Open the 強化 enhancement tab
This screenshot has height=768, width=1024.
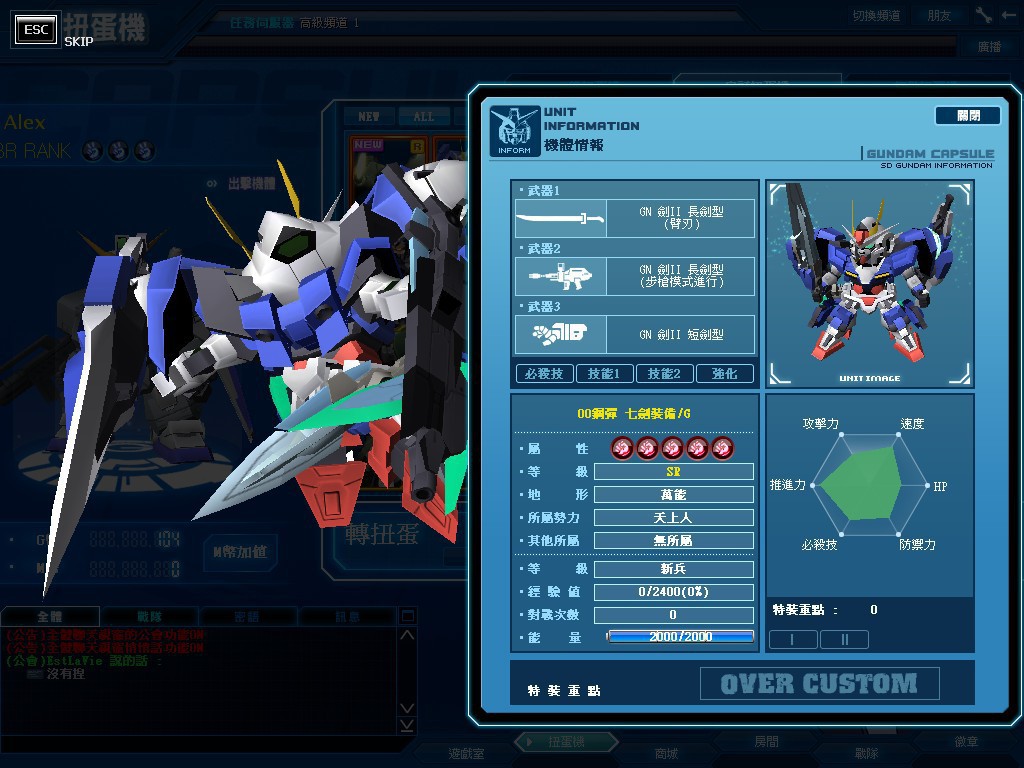pyautogui.click(x=724, y=373)
